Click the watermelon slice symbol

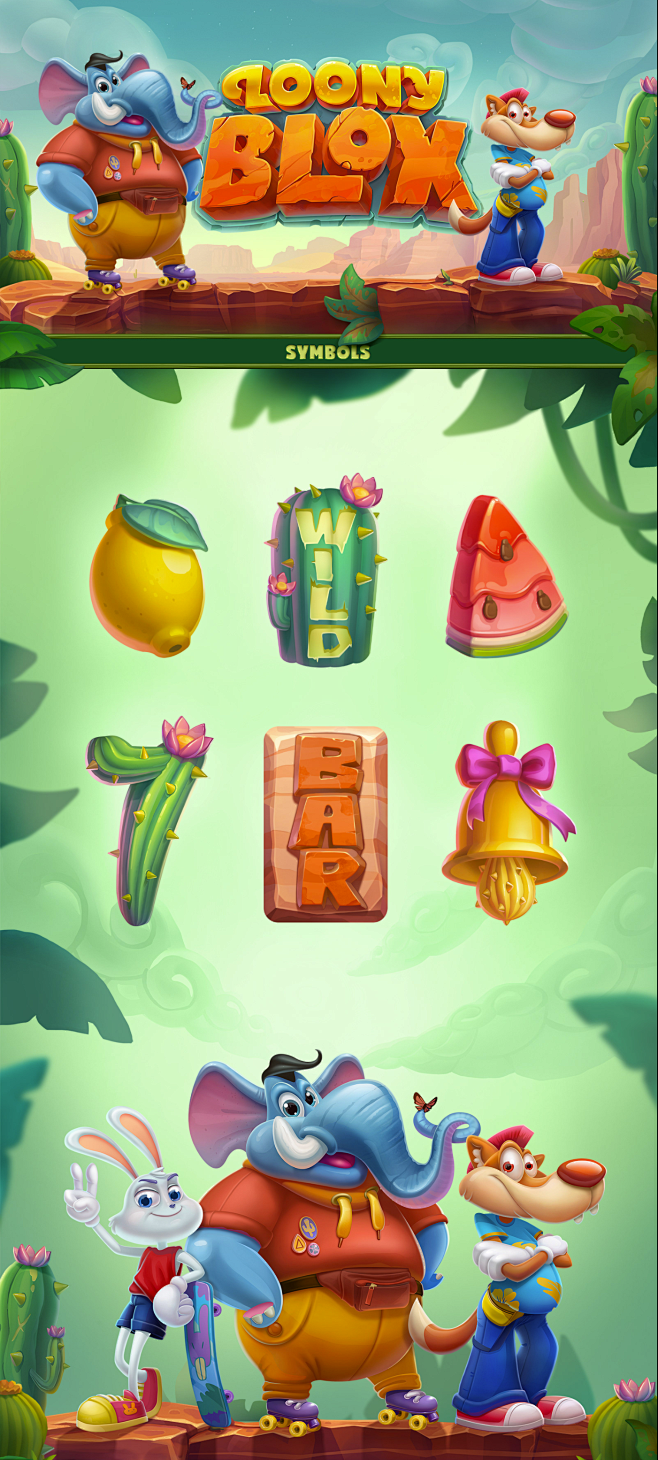coord(504,580)
